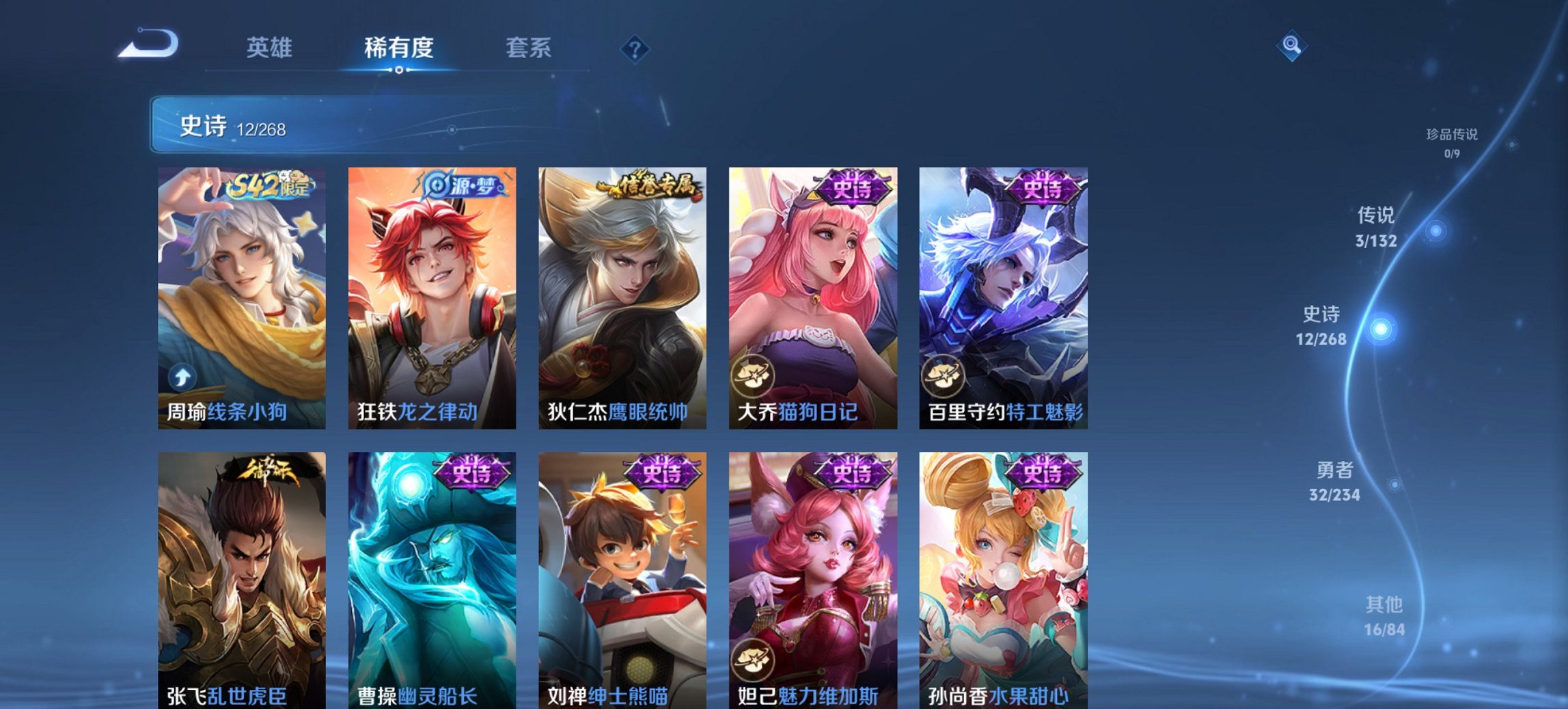Viewport: 1568px width, 709px height.
Task: Click the upgrade arrow icon on 周瑜 card
Action: (x=180, y=377)
